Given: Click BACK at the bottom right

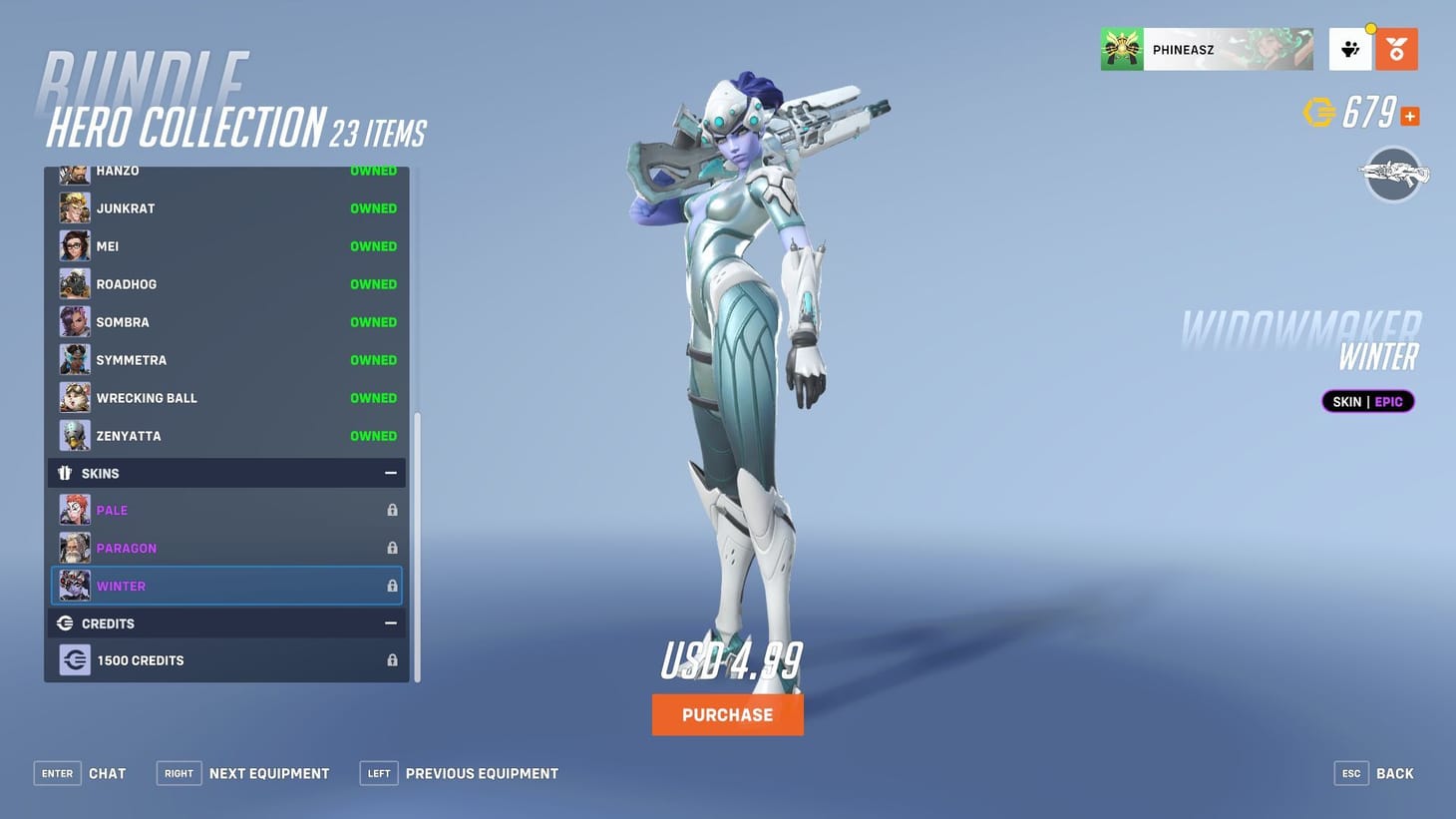Looking at the screenshot, I should [x=1393, y=773].
